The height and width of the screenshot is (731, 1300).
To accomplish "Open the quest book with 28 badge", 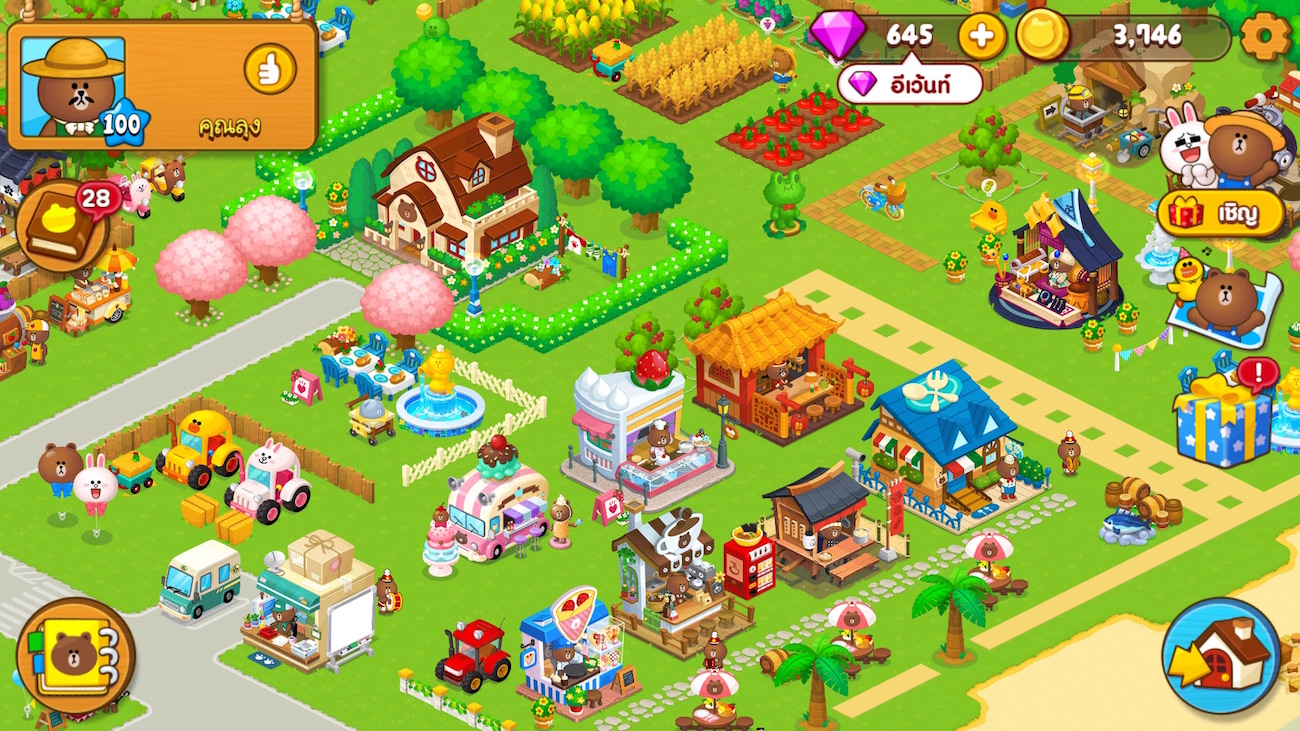I will coord(62,227).
